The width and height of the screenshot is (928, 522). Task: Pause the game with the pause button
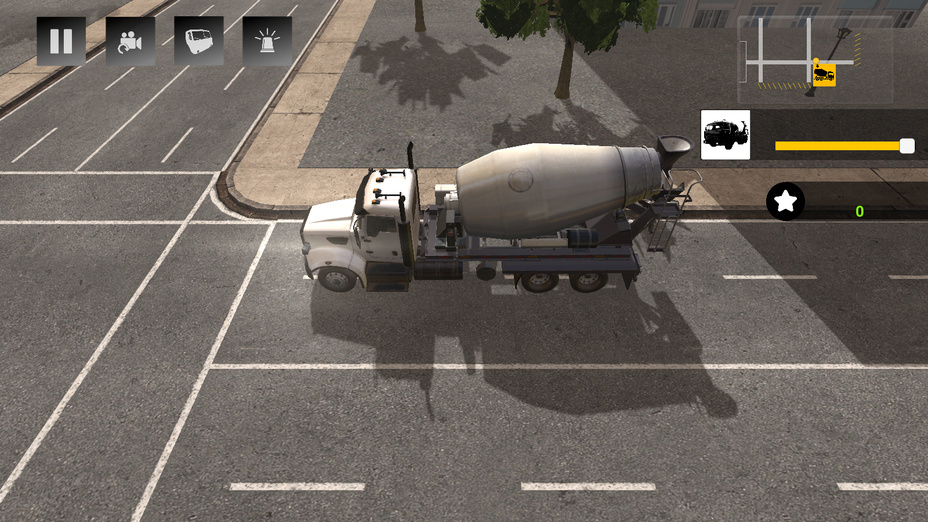(61, 41)
